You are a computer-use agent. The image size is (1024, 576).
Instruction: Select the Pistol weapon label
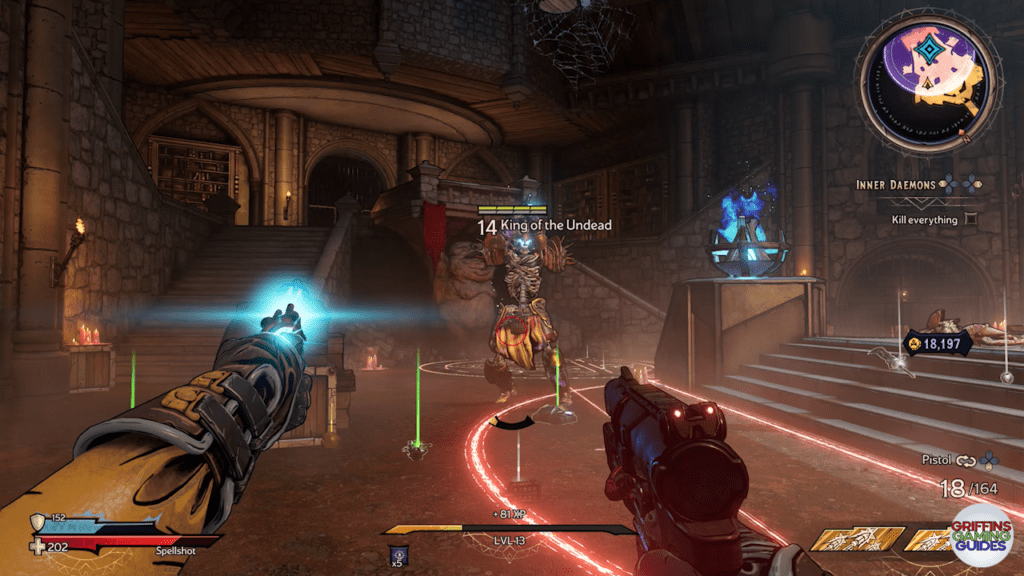pyautogui.click(x=935, y=460)
